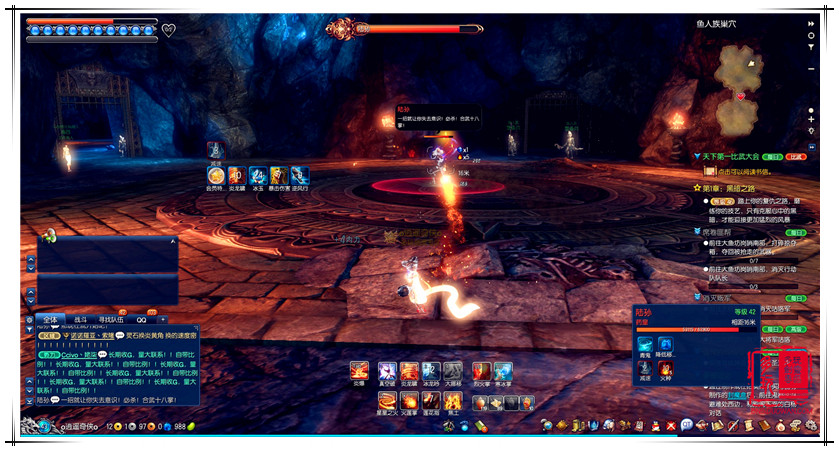Open the 战斗 chat tab
Image resolution: width=839 pixels, height=451 pixels.
[x=81, y=318]
